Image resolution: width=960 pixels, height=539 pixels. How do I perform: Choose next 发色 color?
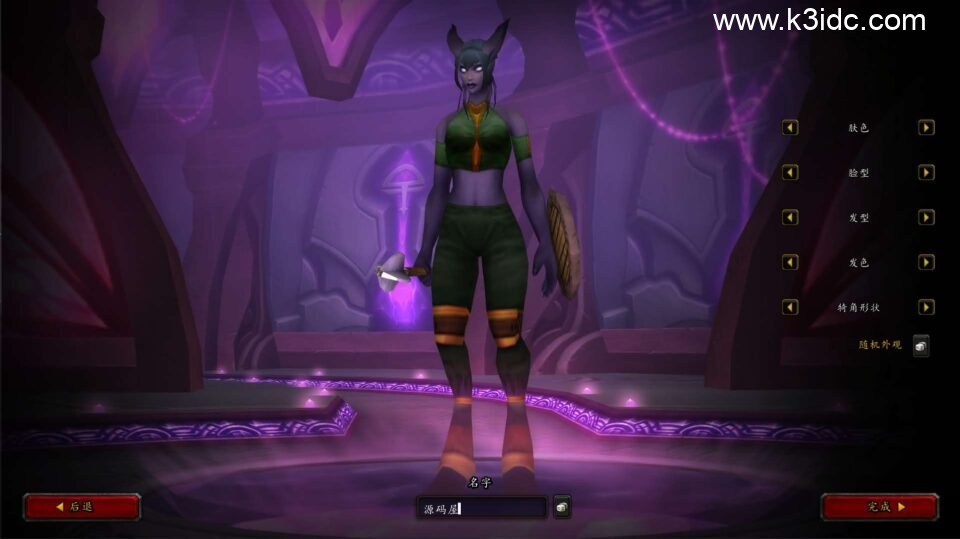(x=926, y=262)
